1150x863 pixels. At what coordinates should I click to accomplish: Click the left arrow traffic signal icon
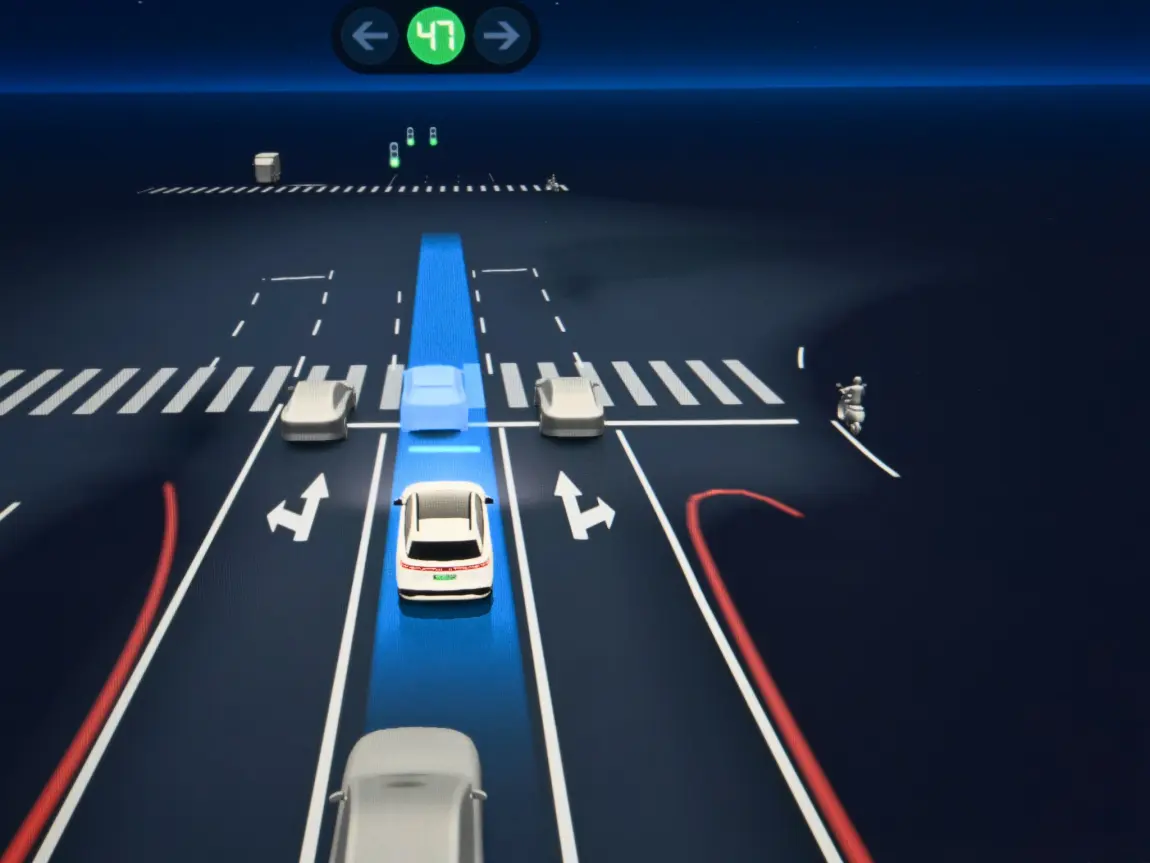point(370,37)
